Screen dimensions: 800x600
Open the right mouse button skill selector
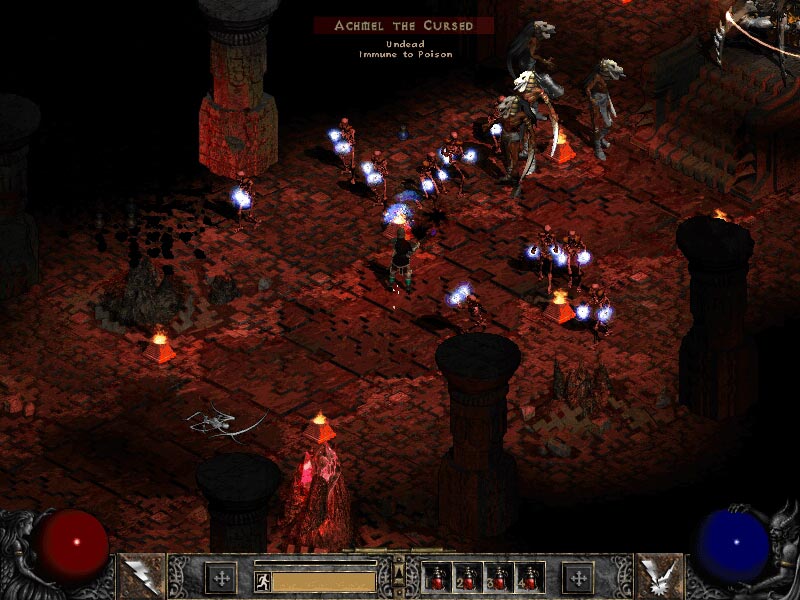coord(661,575)
